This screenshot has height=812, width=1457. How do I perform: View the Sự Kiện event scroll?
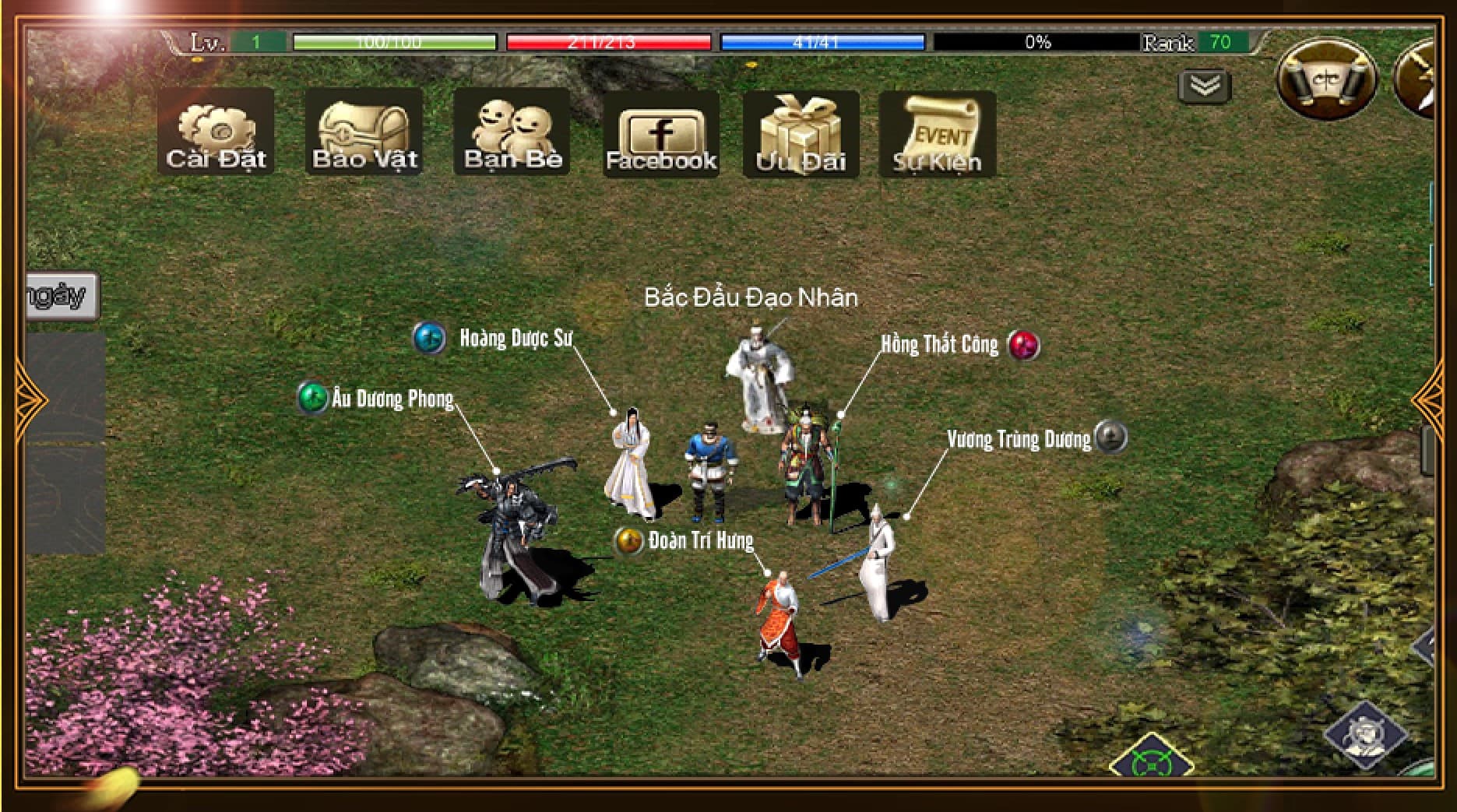point(937,134)
